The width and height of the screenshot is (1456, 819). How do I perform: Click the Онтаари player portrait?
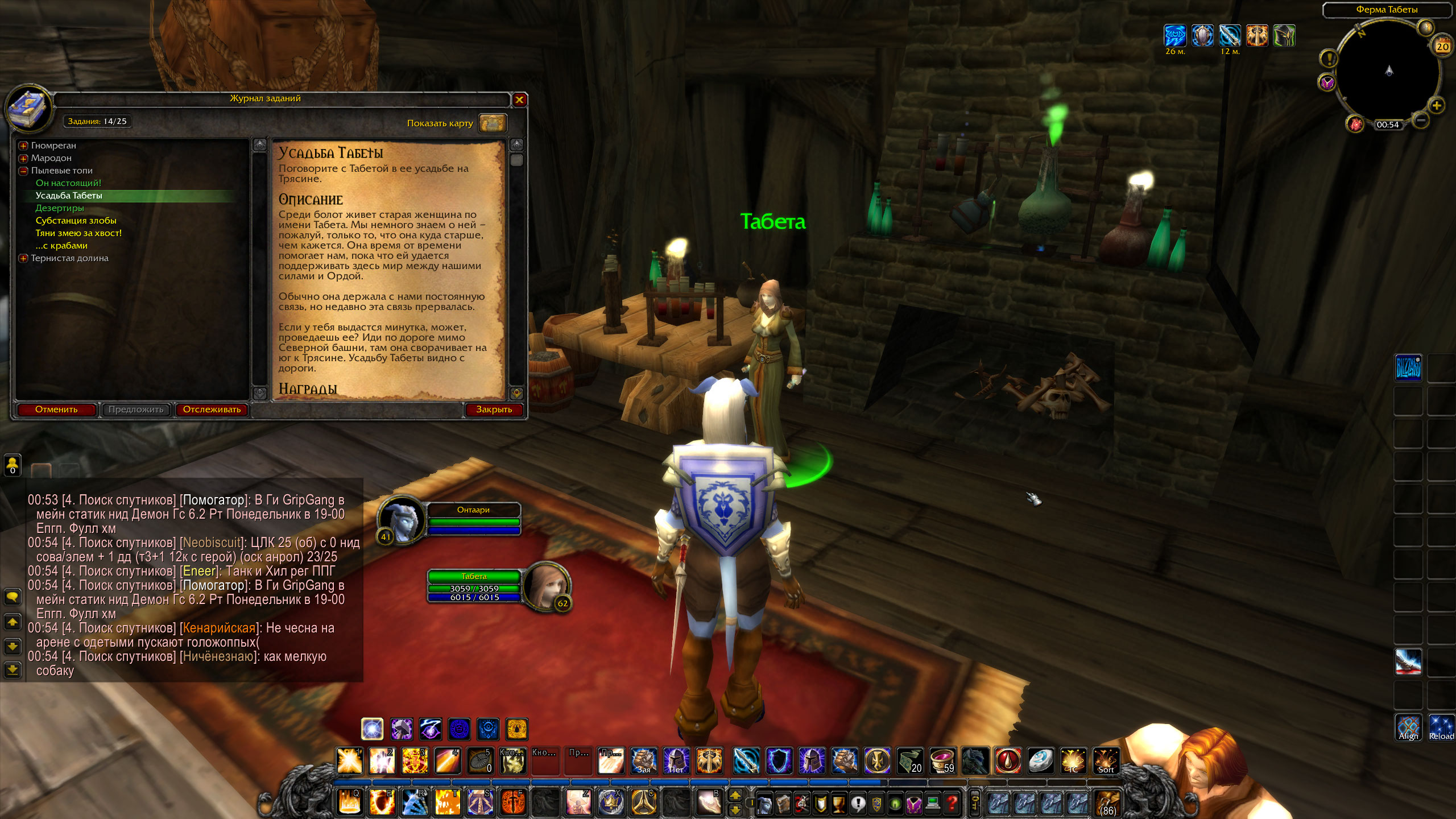(x=402, y=519)
